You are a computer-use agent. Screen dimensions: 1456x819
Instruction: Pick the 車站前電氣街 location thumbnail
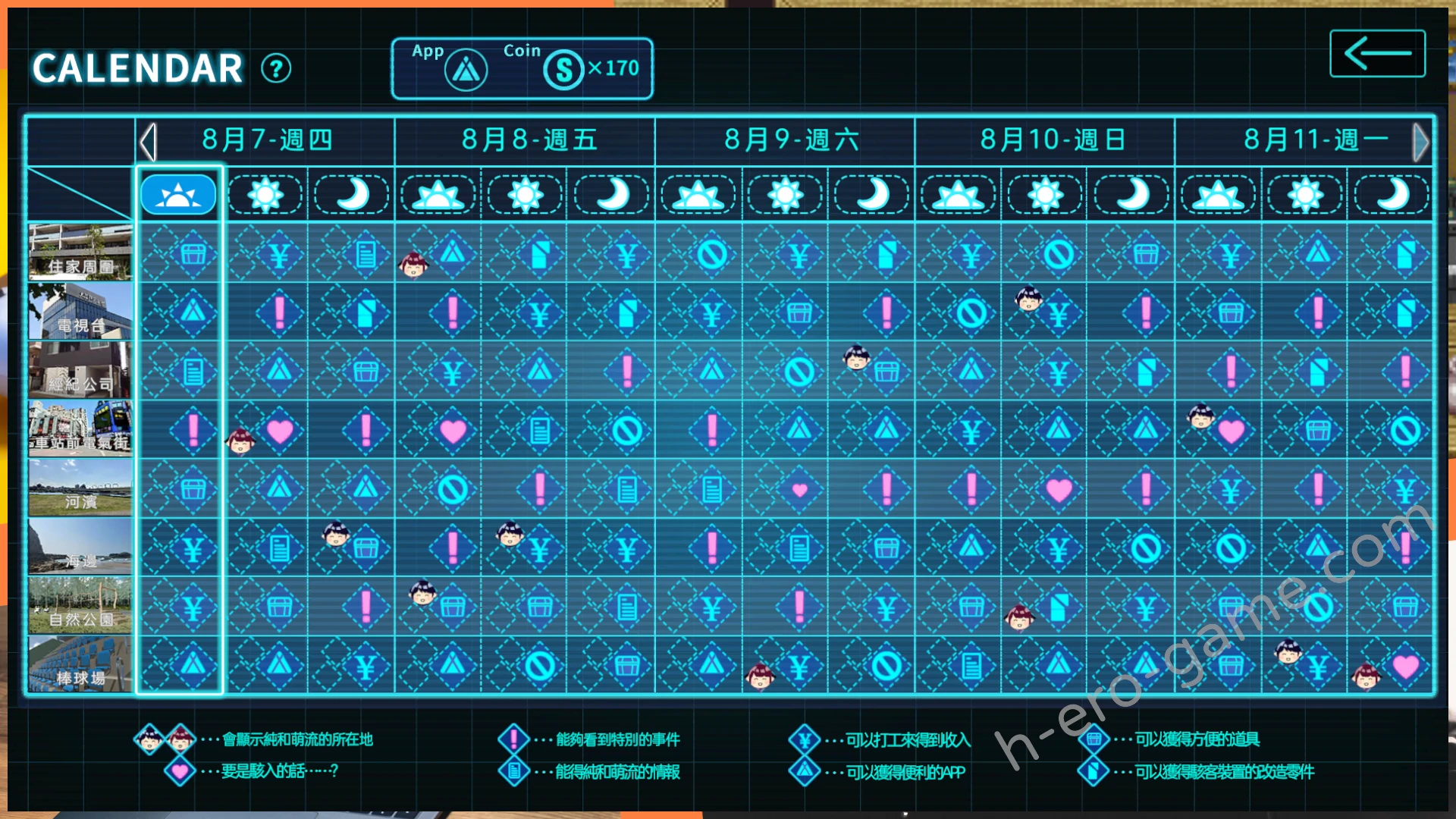(80, 428)
